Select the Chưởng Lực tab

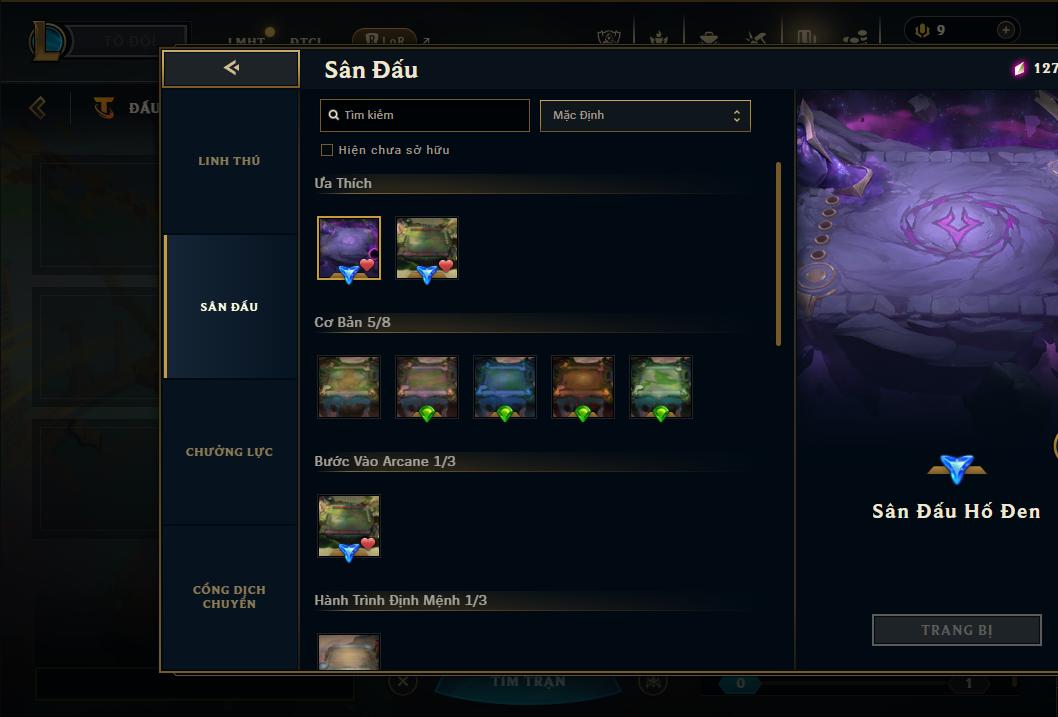pyautogui.click(x=229, y=452)
